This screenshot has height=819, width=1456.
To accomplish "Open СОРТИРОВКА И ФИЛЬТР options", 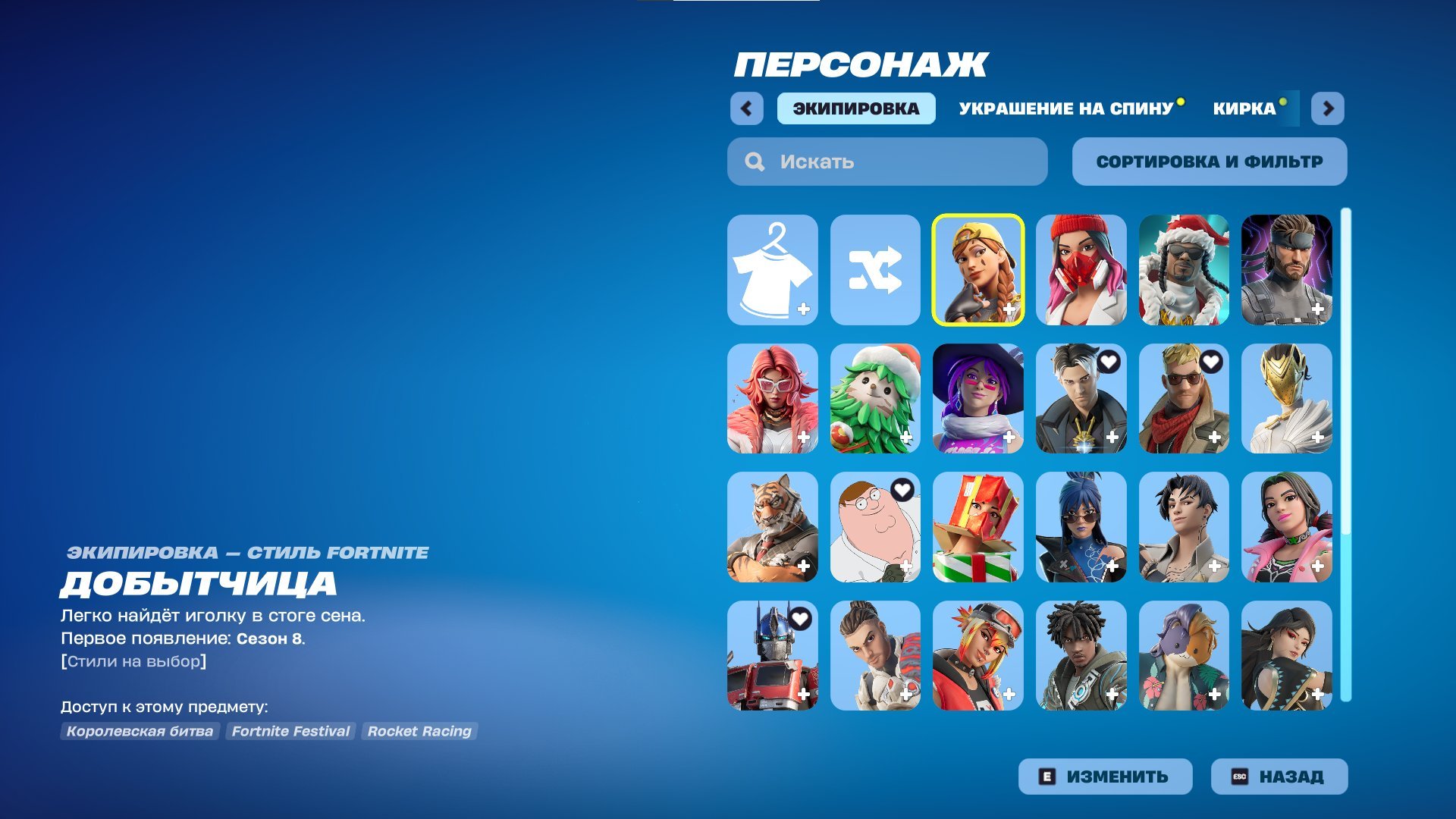I will [1209, 161].
